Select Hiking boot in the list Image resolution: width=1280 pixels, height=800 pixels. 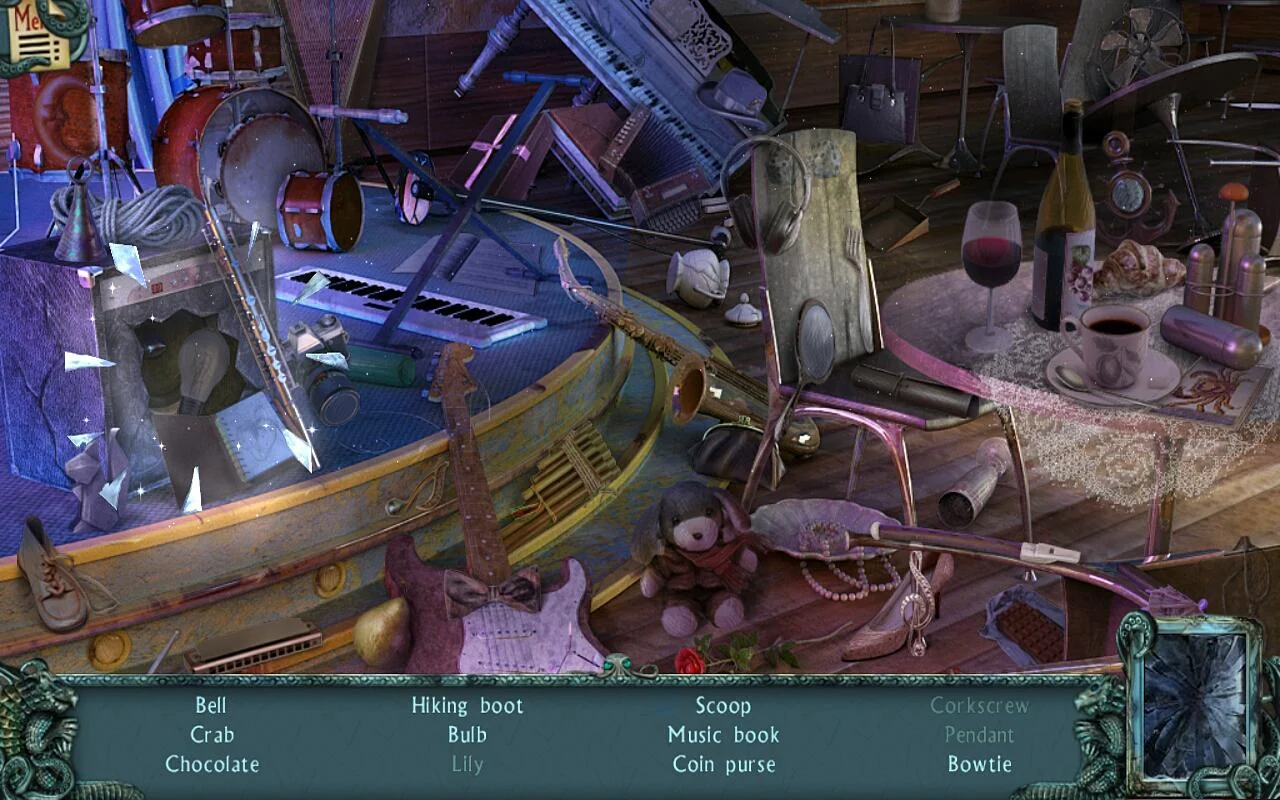pos(467,706)
